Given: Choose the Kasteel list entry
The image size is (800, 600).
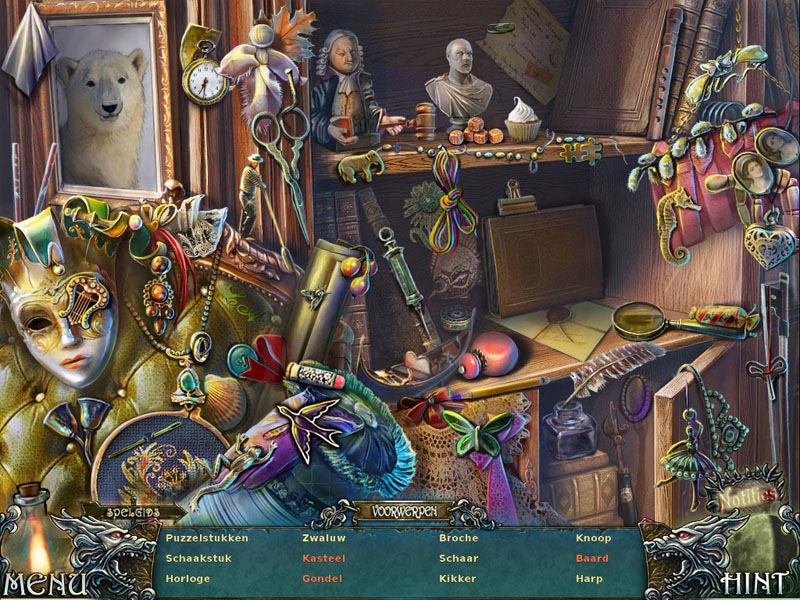Looking at the screenshot, I should pos(322,558).
